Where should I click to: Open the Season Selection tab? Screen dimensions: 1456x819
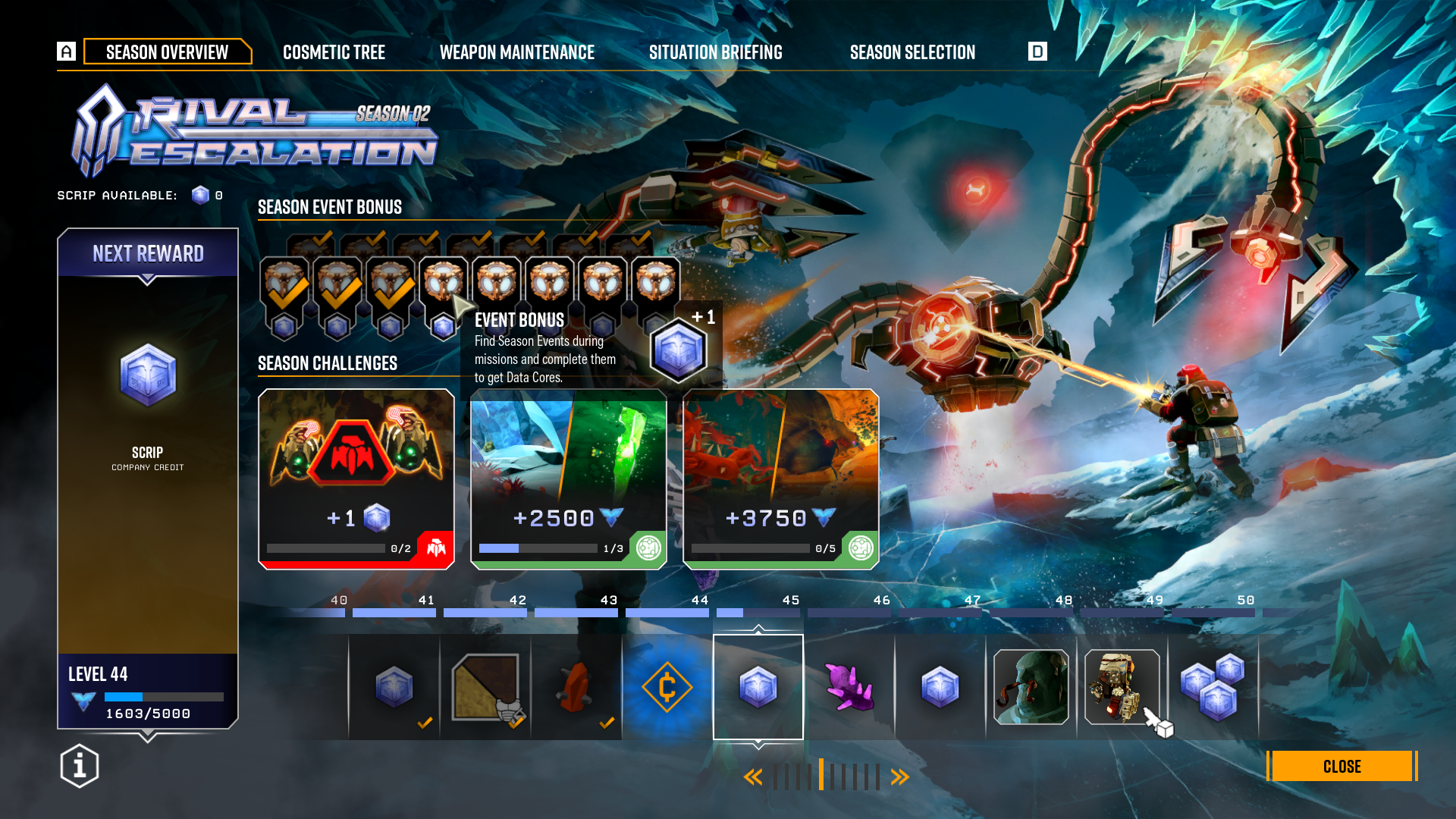912,52
